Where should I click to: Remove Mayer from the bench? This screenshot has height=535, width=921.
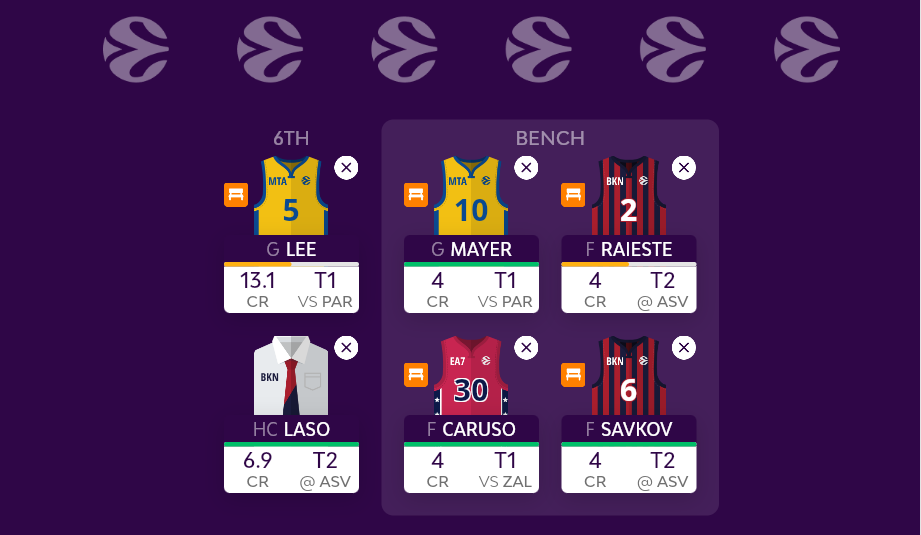coord(526,168)
